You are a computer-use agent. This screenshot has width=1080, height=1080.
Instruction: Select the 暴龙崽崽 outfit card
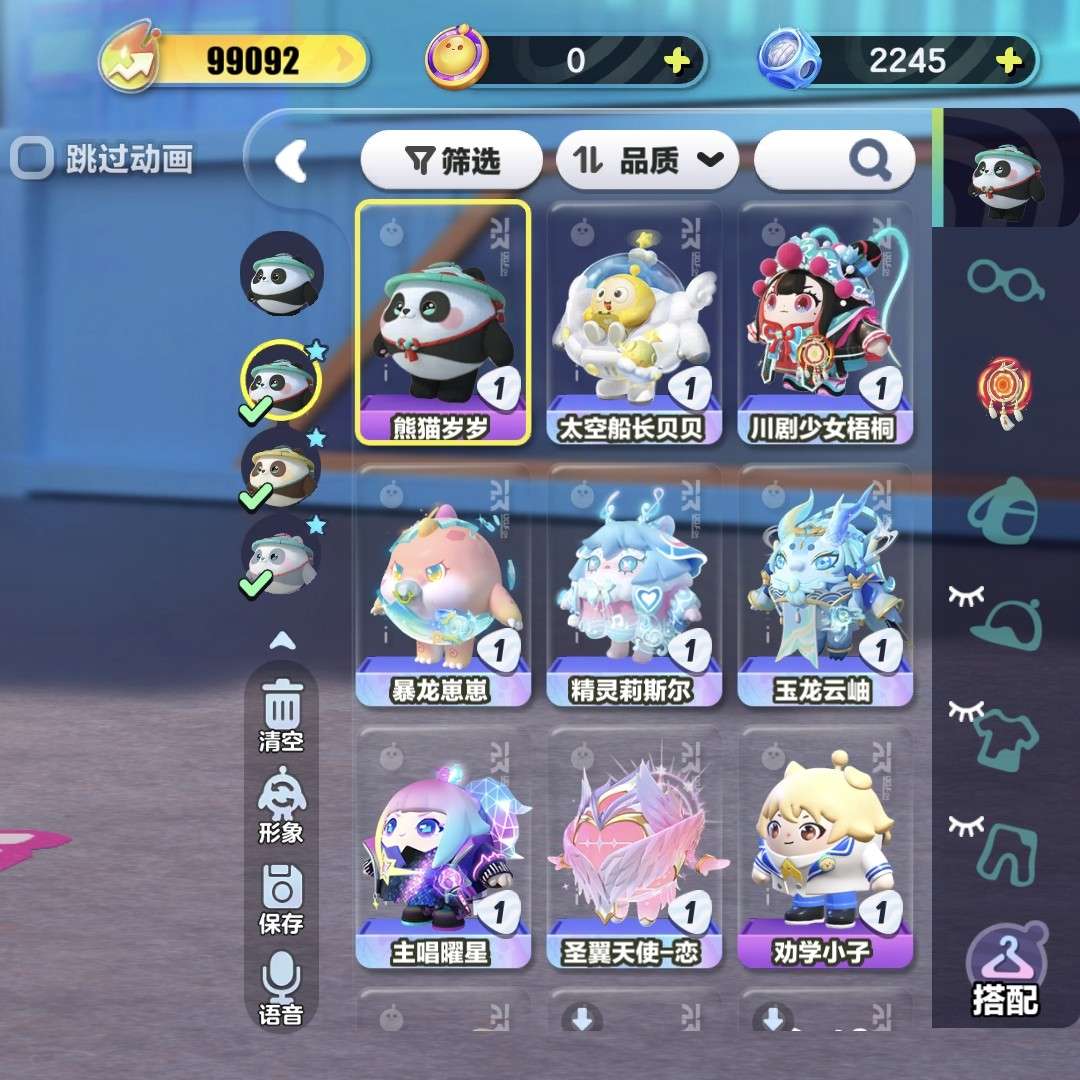point(442,586)
